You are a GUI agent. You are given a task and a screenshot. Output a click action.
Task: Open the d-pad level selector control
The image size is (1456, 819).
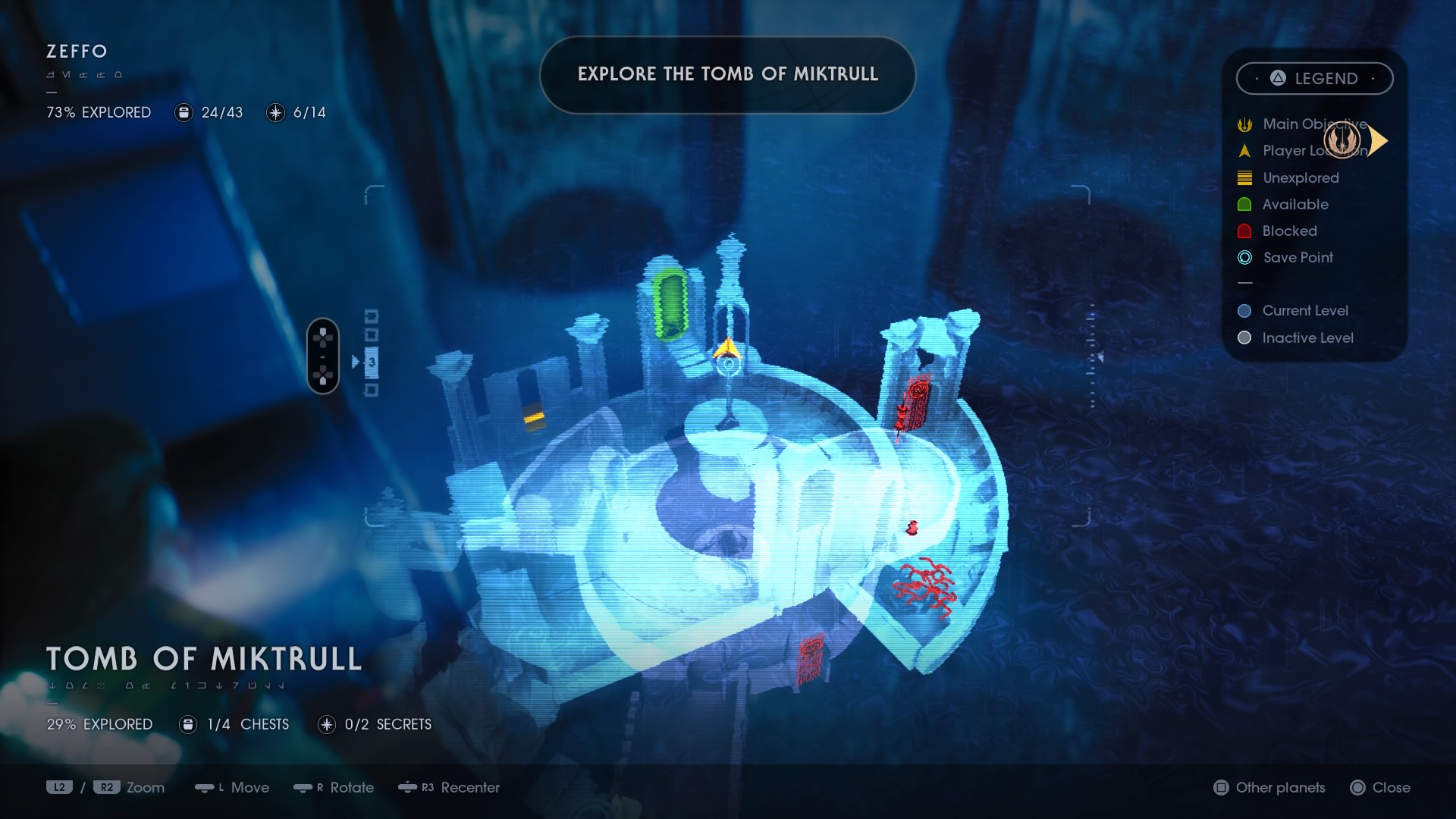click(x=323, y=356)
